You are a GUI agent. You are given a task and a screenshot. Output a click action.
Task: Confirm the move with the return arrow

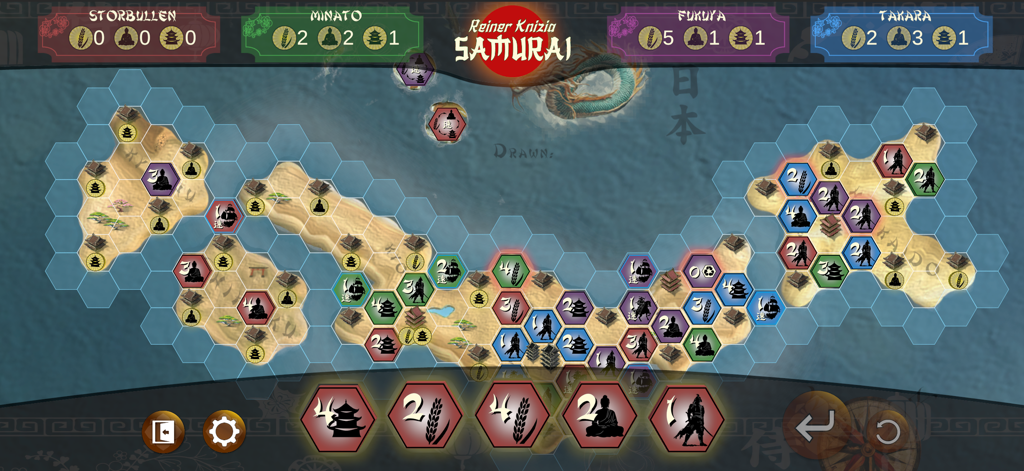coord(815,427)
